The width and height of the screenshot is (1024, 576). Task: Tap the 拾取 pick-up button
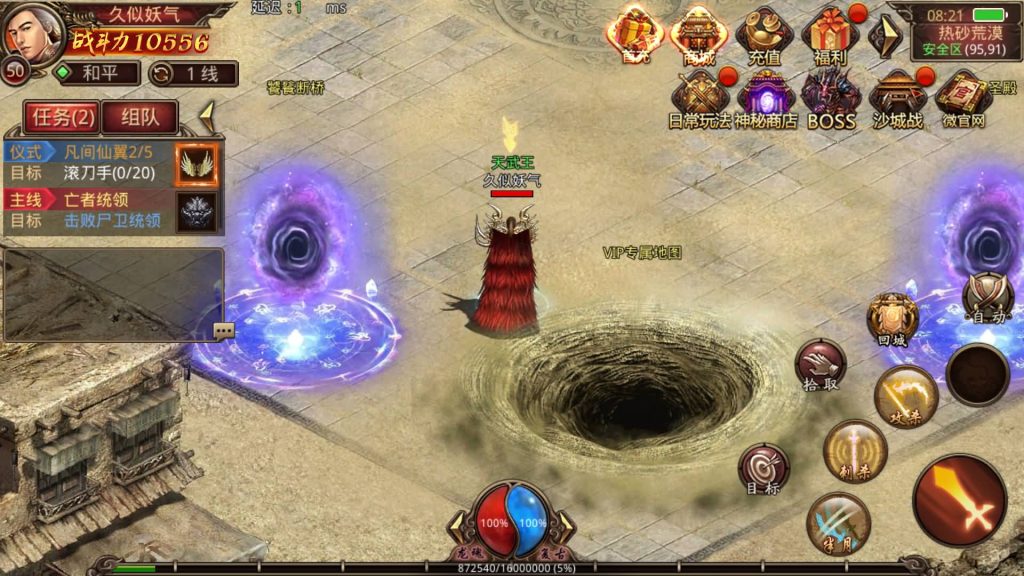pos(820,365)
